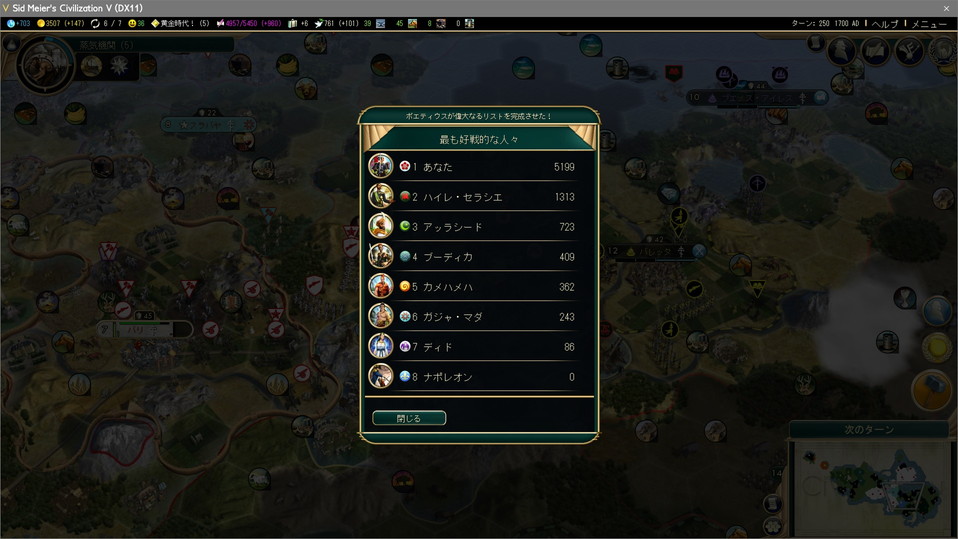Click the ブーディカ ranking row

(479, 257)
